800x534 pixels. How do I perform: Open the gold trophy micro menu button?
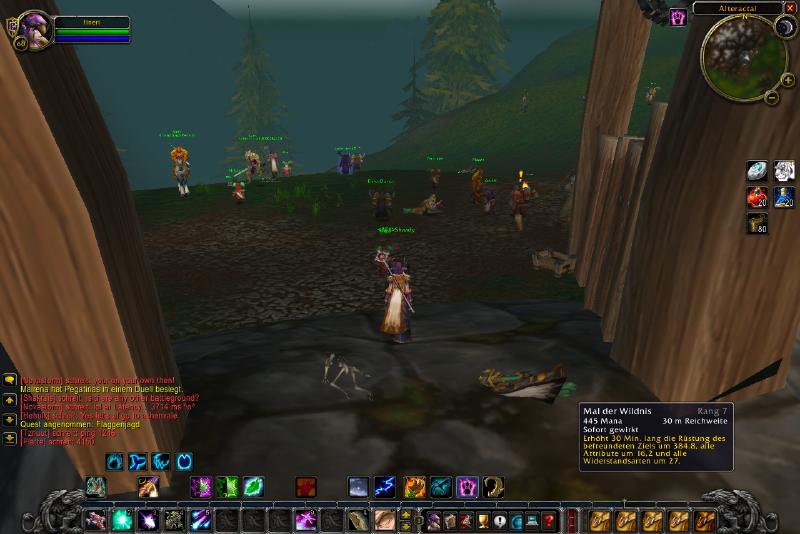point(483,521)
